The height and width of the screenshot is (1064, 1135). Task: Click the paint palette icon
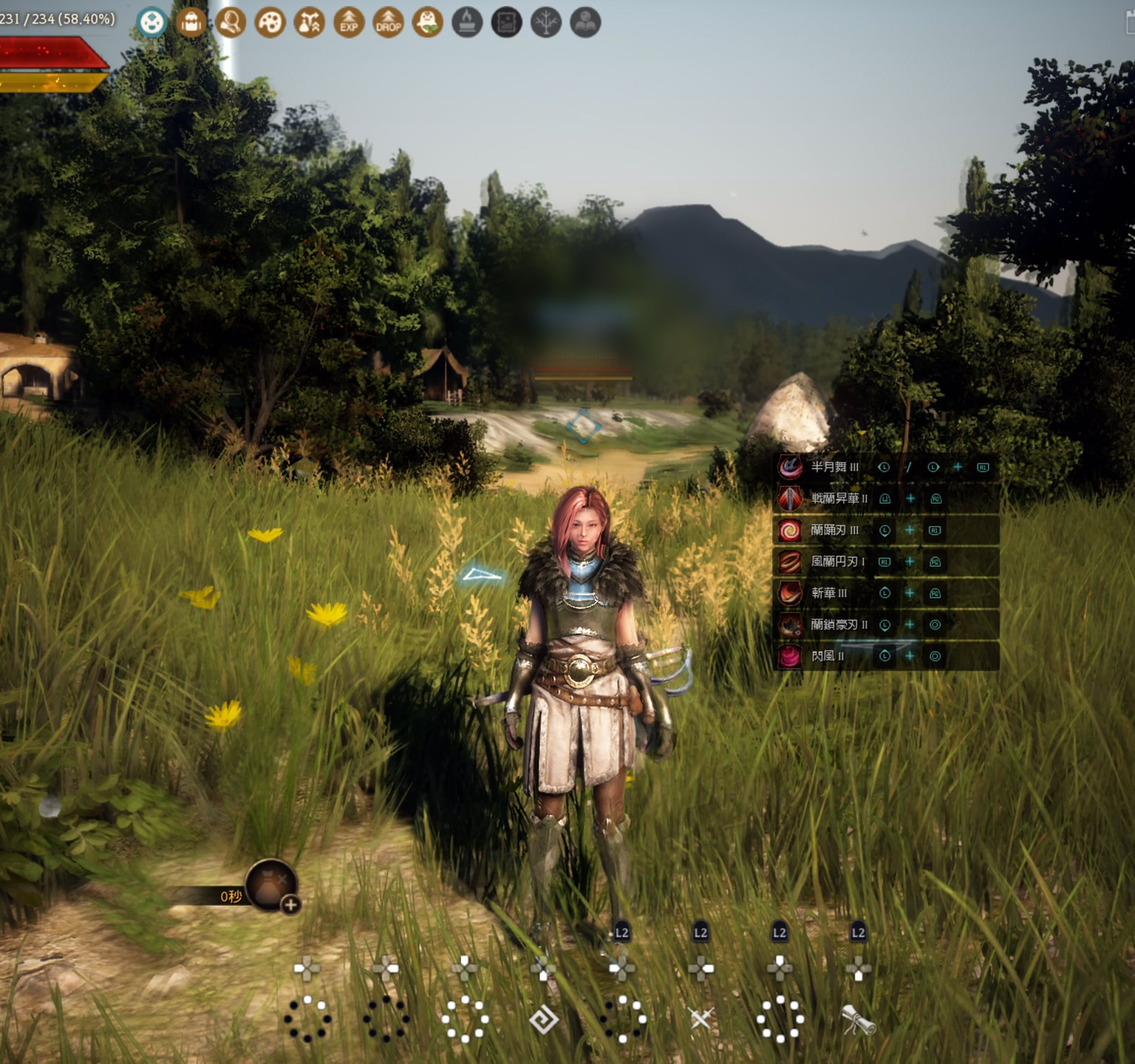tap(270, 22)
